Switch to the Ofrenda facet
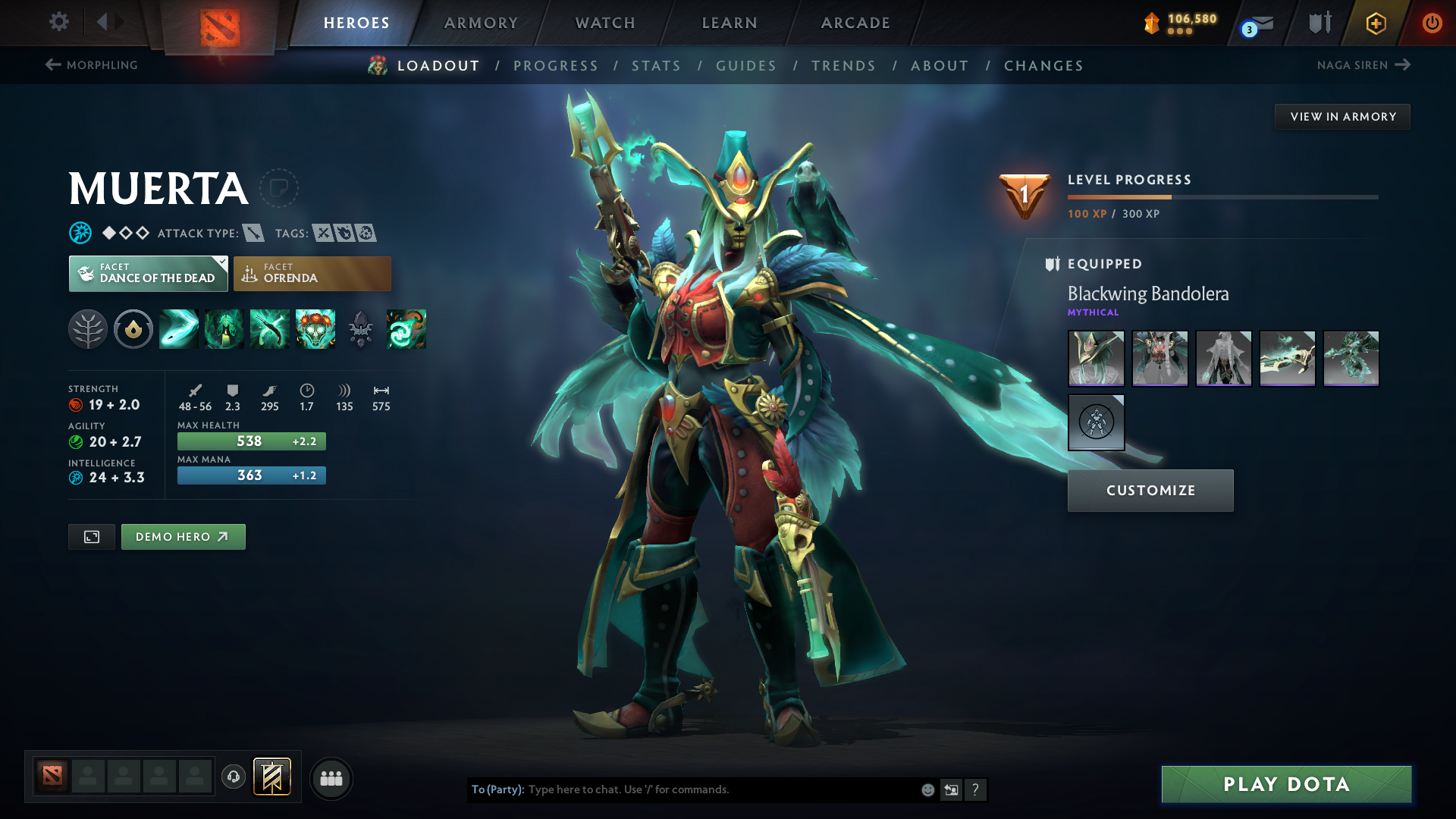This screenshot has height=819, width=1456. point(312,274)
